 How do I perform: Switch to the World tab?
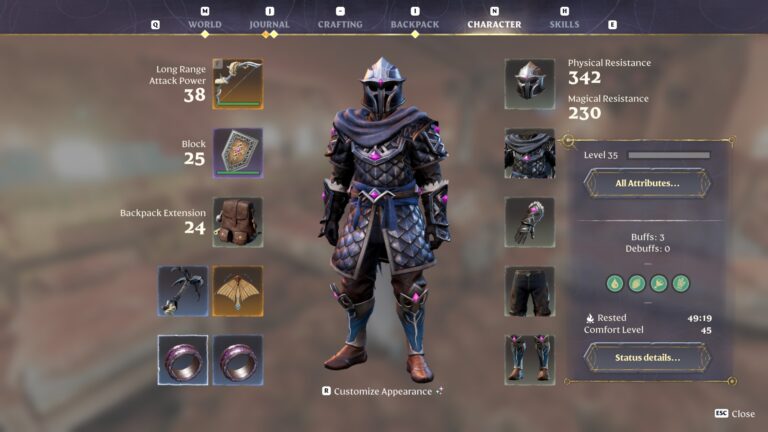(204, 24)
